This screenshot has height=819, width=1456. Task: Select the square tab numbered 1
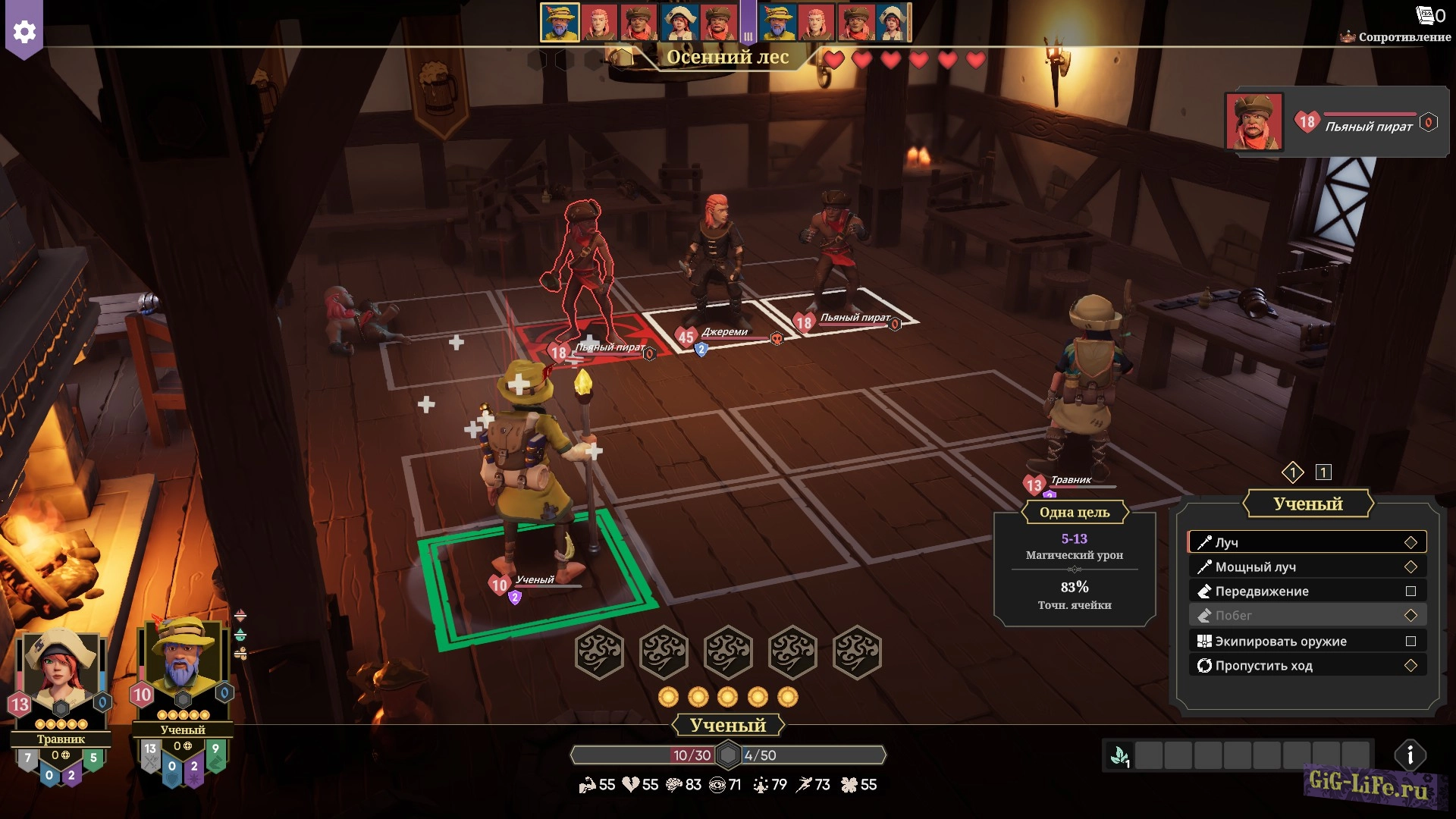[x=1323, y=472]
